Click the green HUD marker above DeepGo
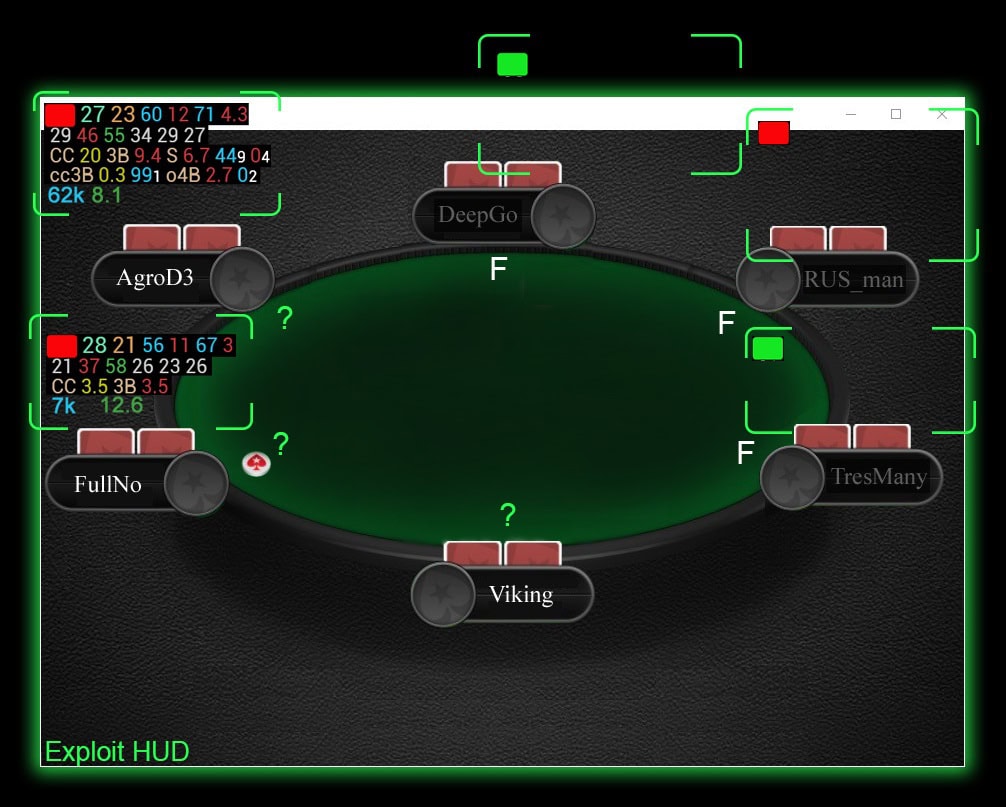The height and width of the screenshot is (807, 1006). [x=512, y=64]
